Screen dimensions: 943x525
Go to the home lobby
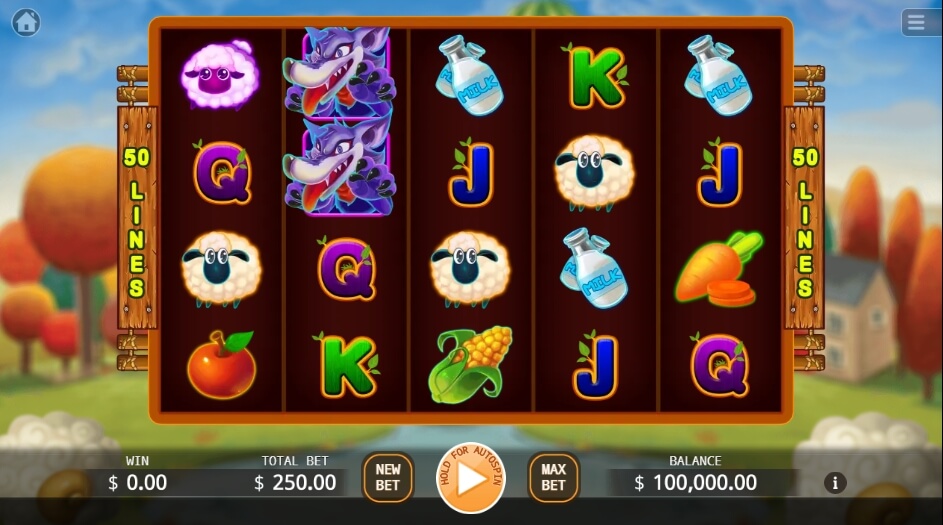pyautogui.click(x=26, y=22)
